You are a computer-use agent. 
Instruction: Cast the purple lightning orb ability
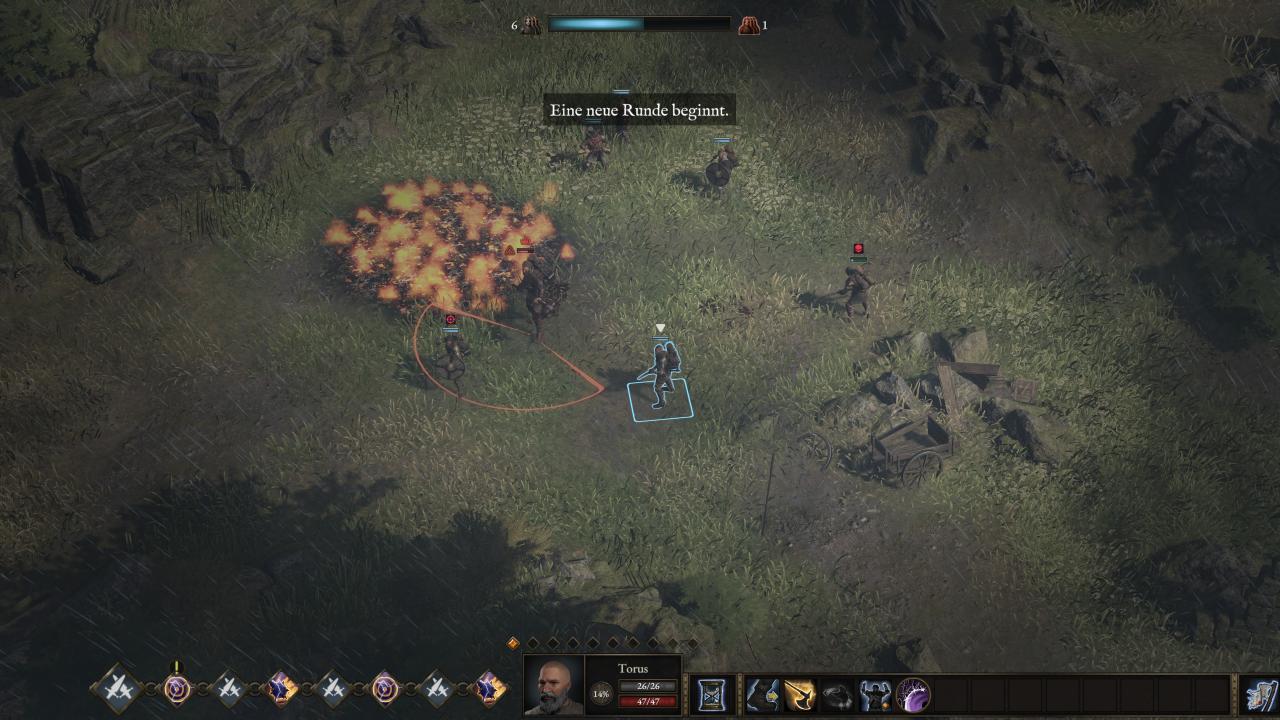tap(913, 694)
